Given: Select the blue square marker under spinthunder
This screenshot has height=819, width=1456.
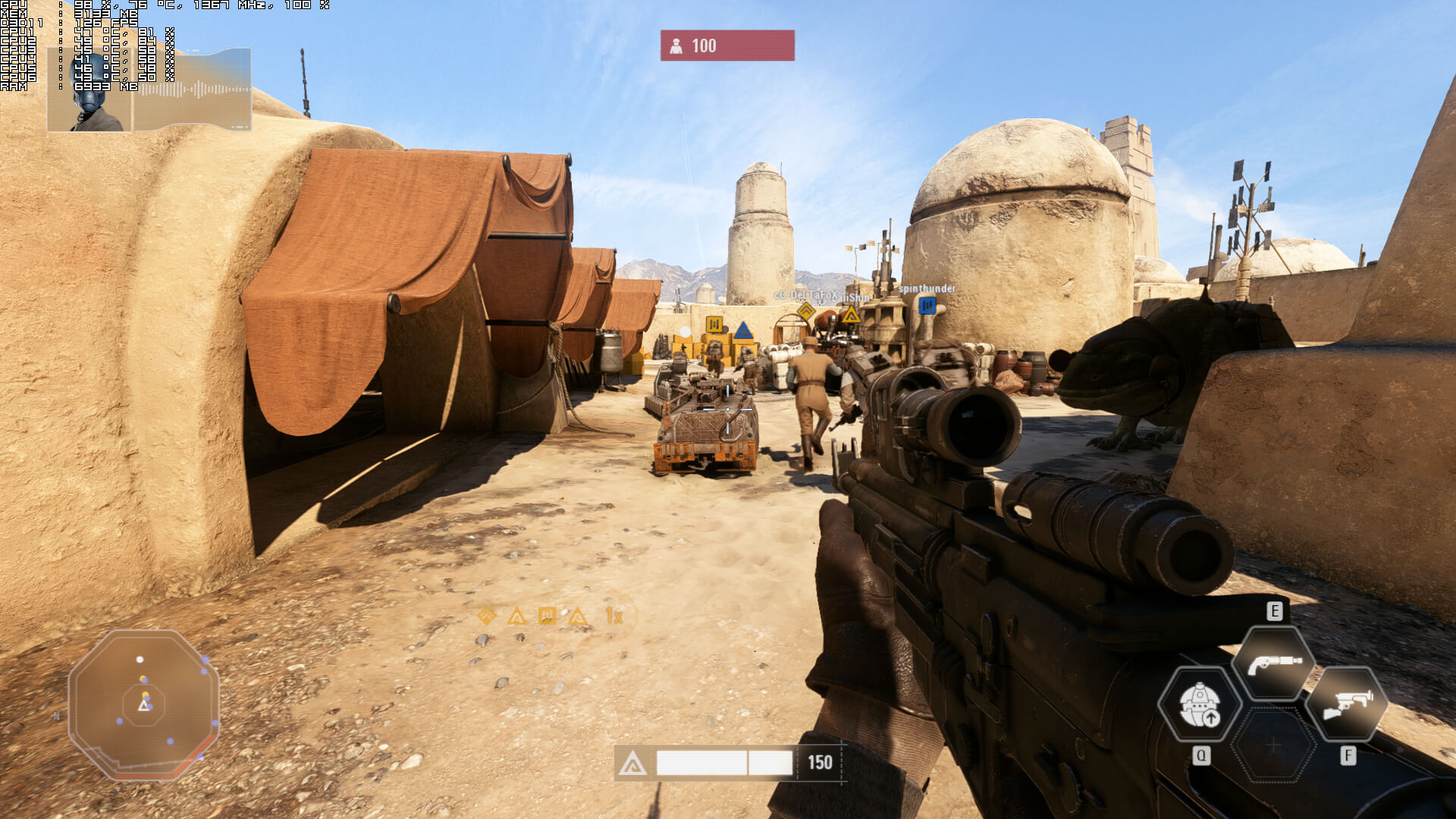Looking at the screenshot, I should pos(927,305).
